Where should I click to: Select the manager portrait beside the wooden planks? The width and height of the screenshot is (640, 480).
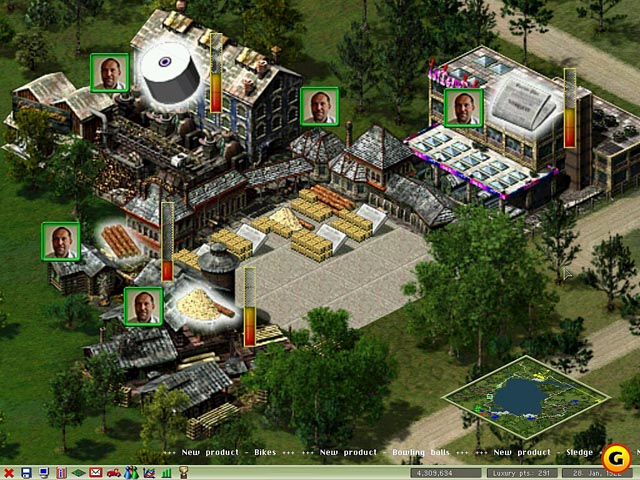[61, 242]
